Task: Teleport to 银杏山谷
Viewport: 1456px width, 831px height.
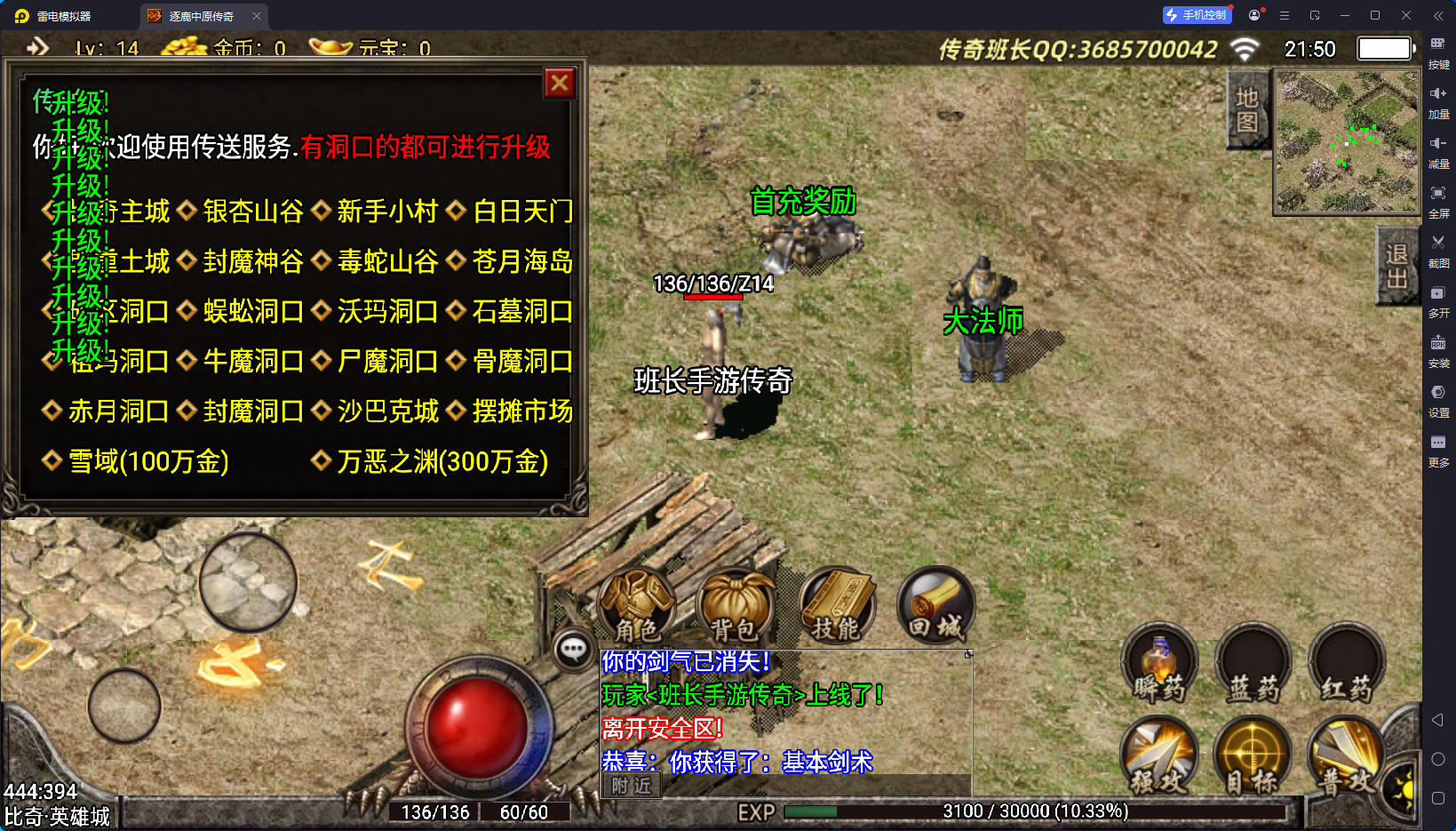Action: [252, 212]
